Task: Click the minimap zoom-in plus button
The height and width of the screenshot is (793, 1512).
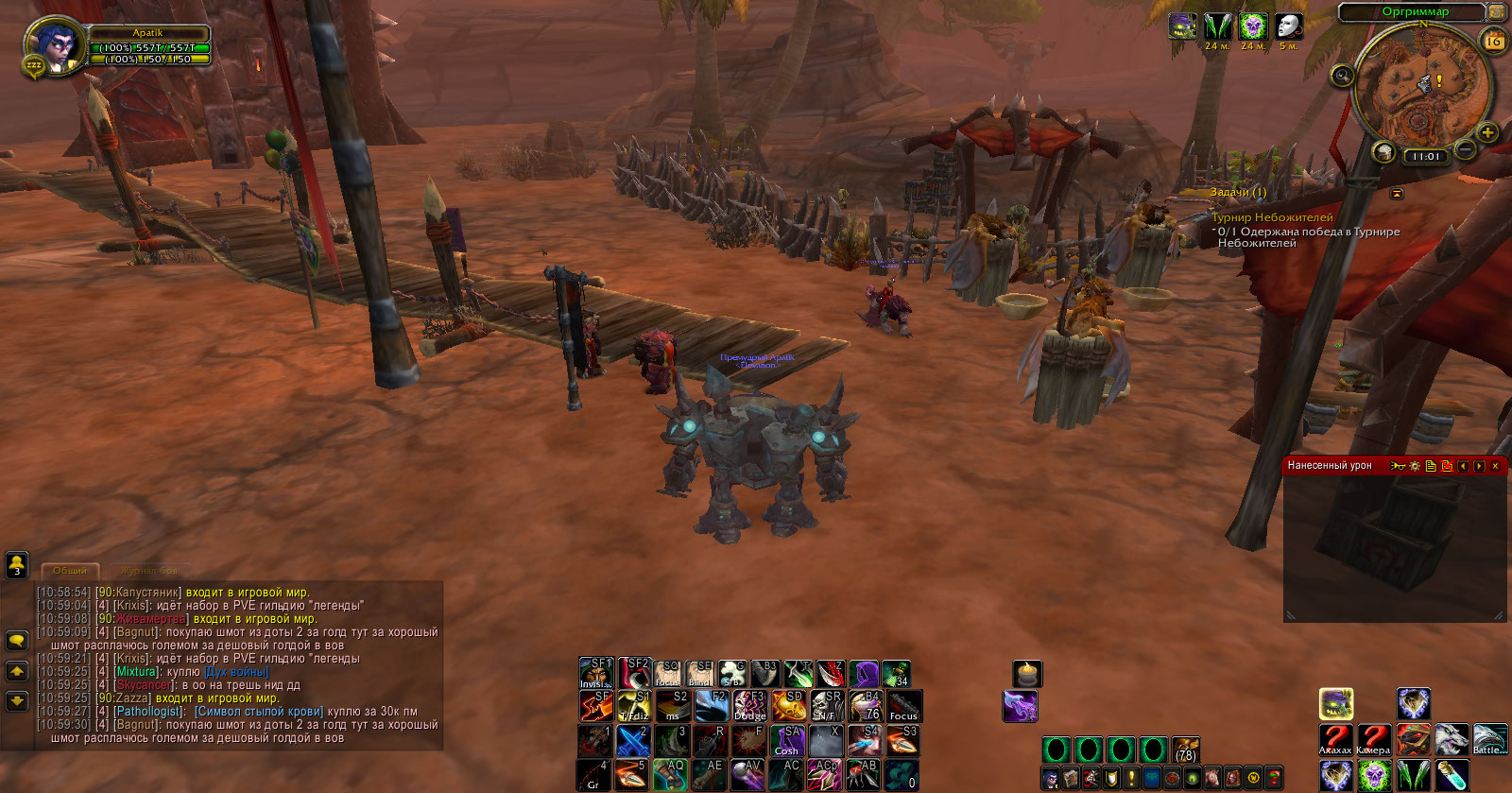Action: tap(1486, 132)
